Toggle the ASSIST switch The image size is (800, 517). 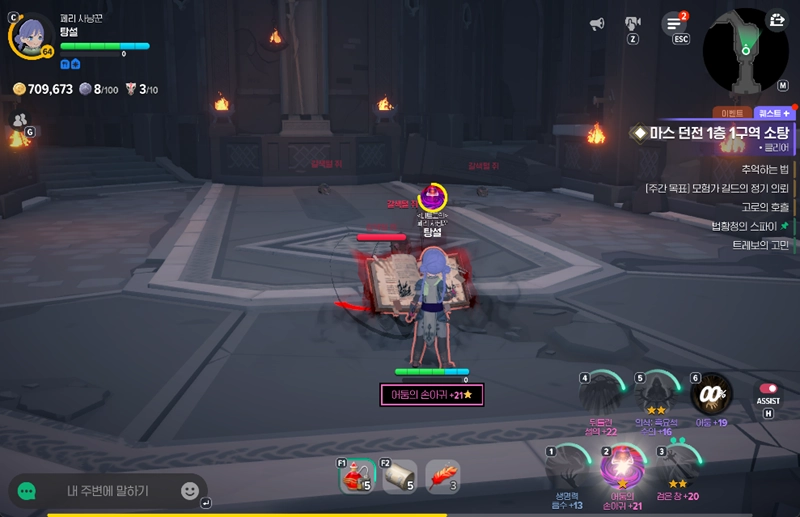768,389
